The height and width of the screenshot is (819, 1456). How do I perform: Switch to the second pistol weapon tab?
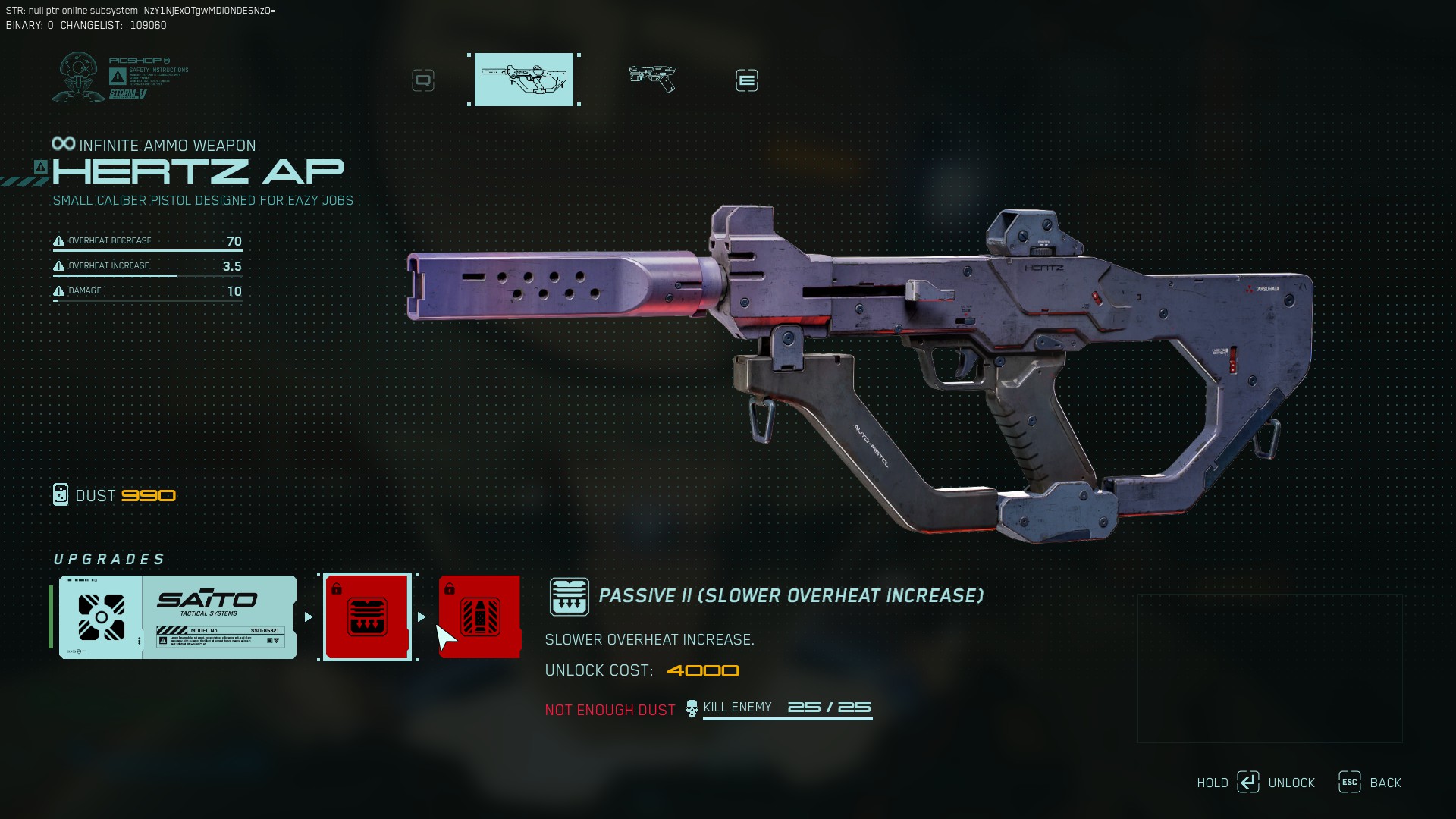pyautogui.click(x=653, y=78)
